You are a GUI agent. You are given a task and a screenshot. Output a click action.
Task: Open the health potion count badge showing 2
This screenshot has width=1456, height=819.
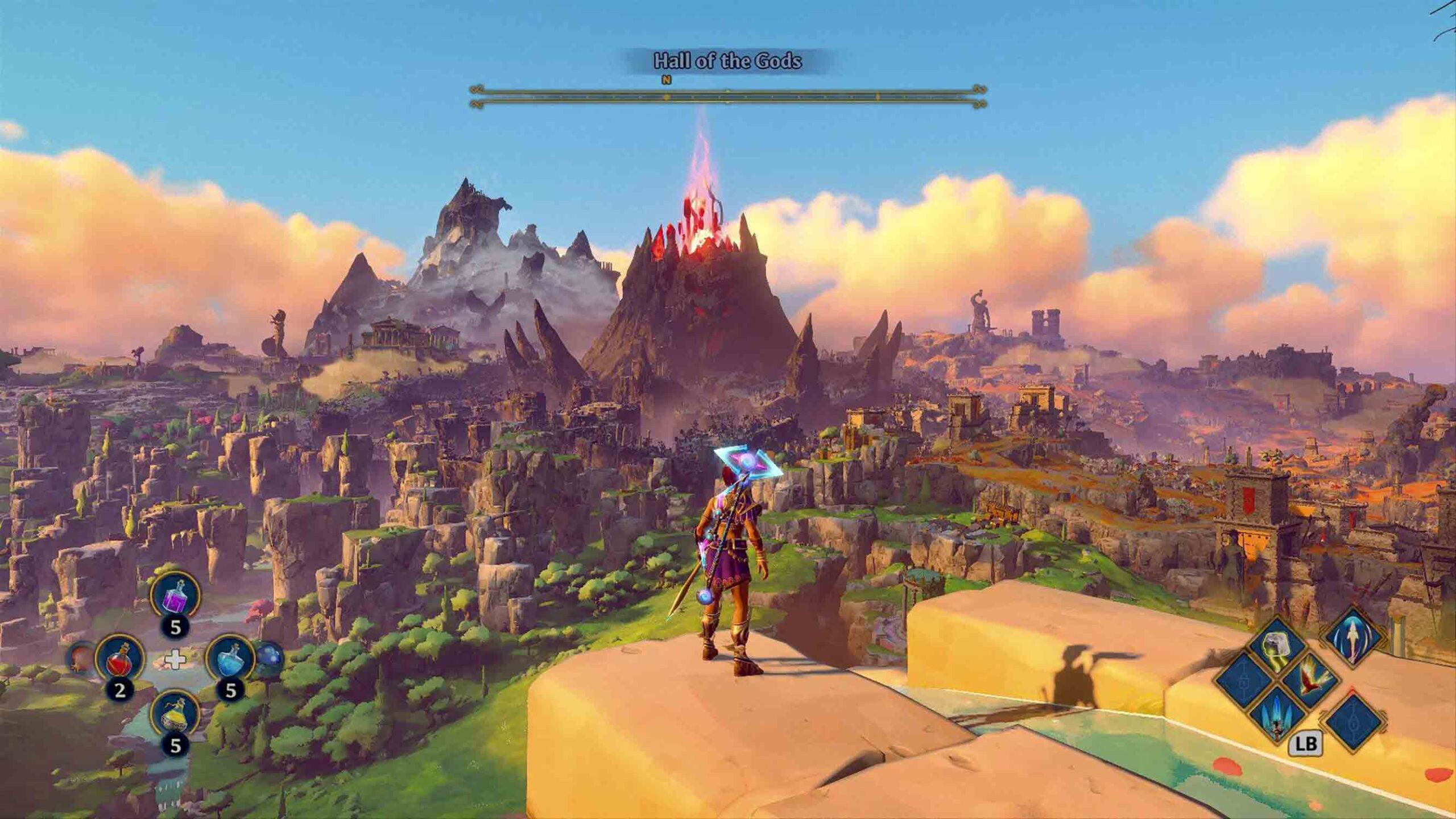click(120, 690)
